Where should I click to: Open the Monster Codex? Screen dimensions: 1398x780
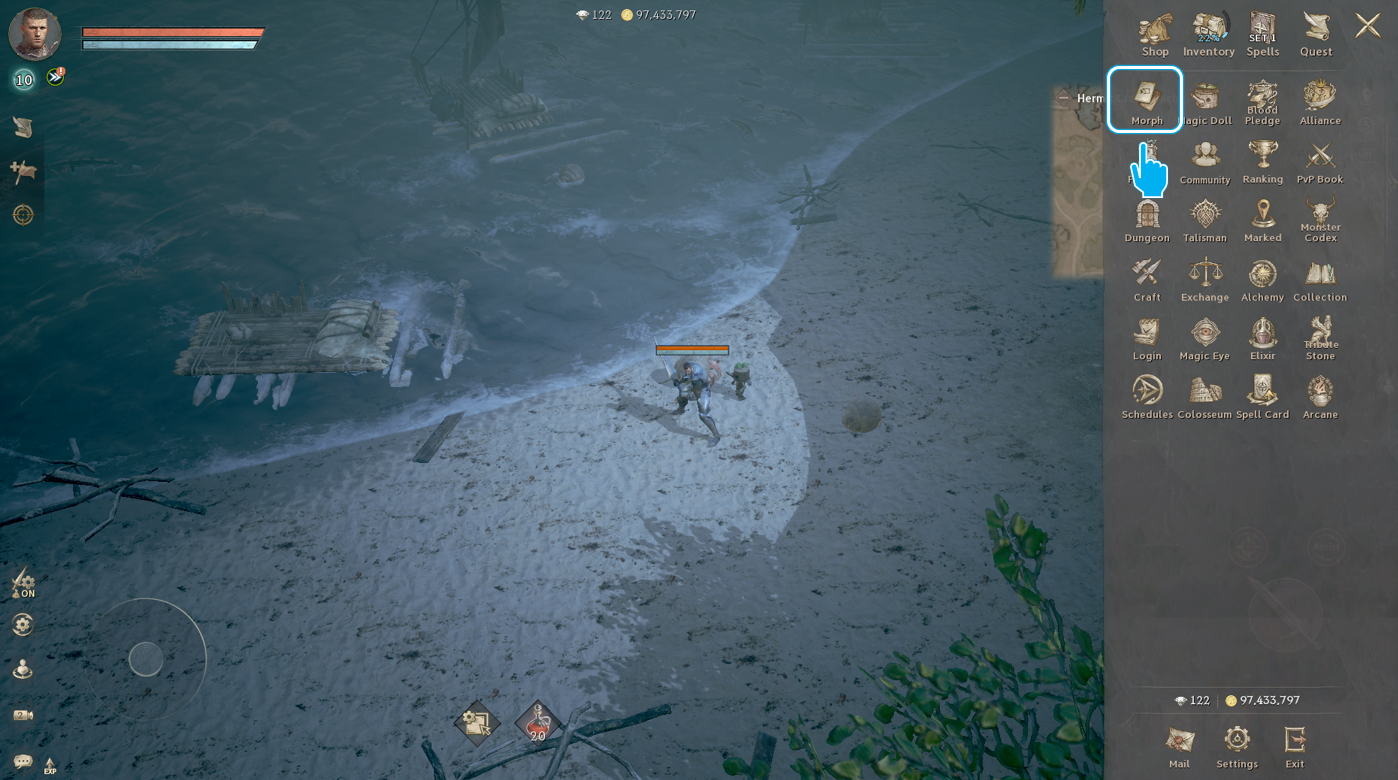[x=1320, y=220]
